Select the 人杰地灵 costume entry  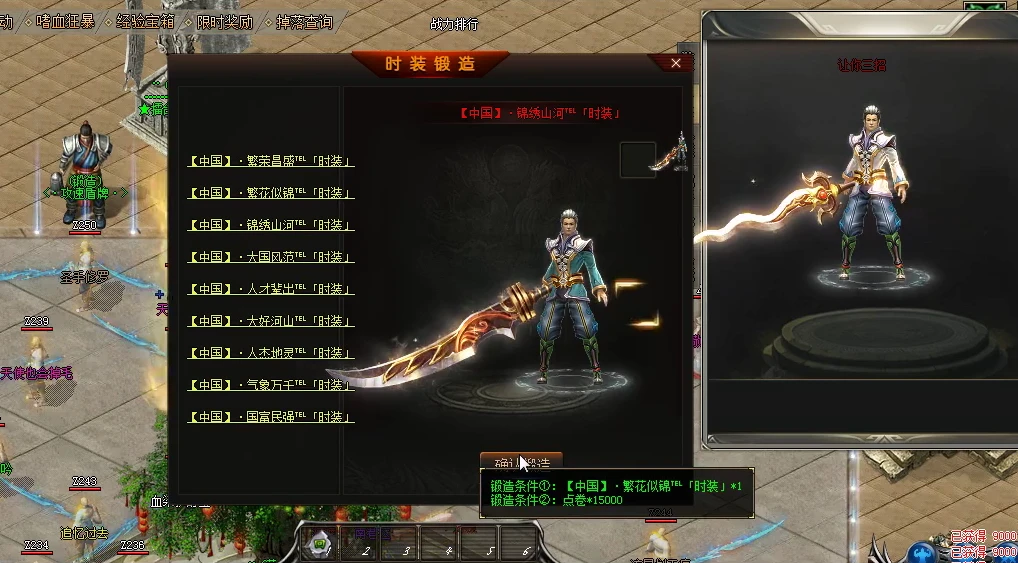(x=270, y=353)
